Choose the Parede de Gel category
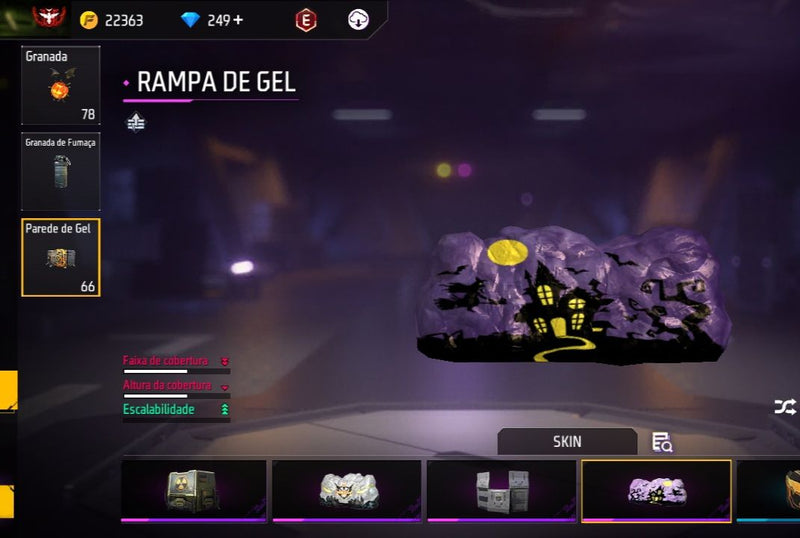Viewport: 800px width, 538px height. [61, 257]
